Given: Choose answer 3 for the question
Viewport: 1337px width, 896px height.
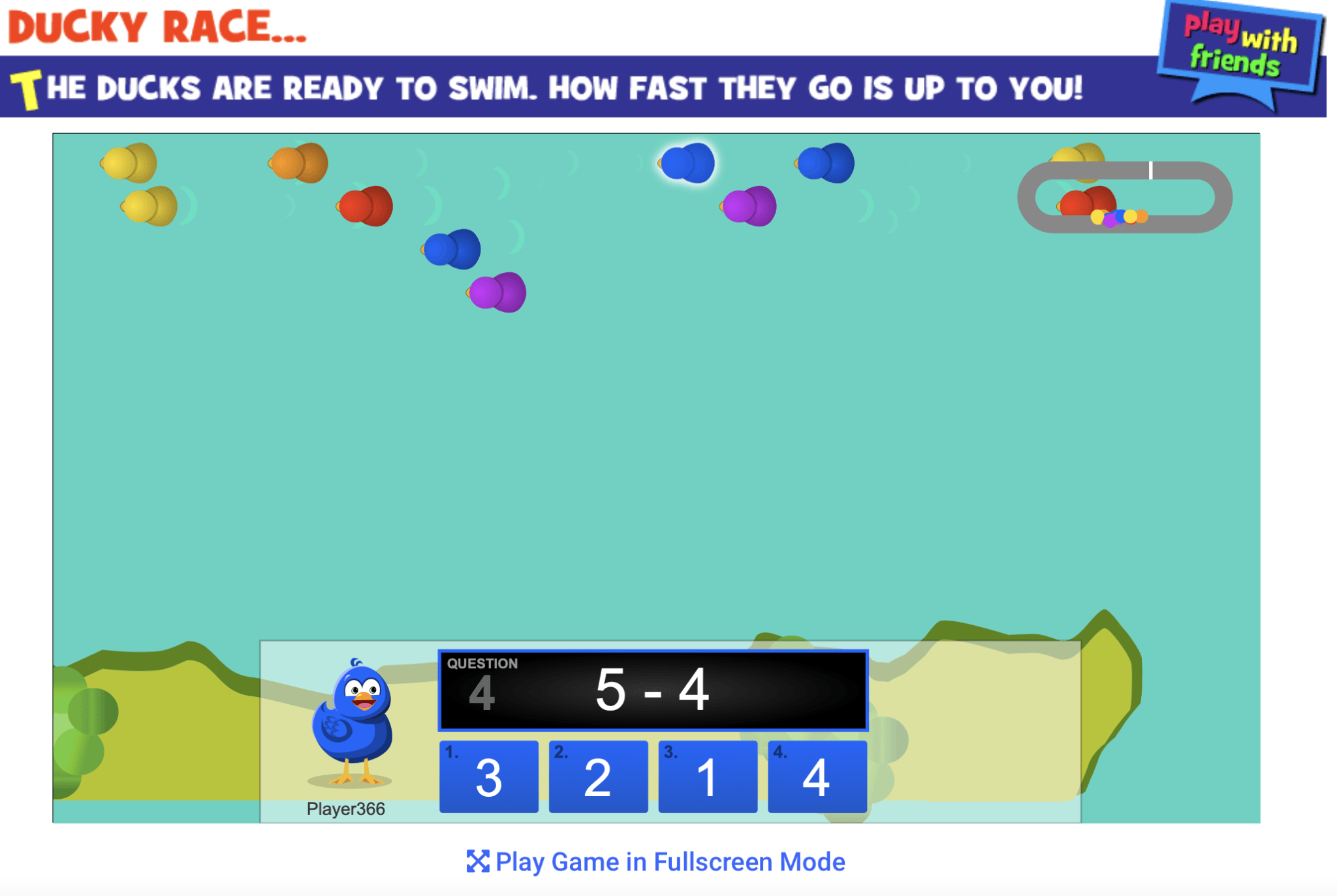Looking at the screenshot, I should coord(488,777).
